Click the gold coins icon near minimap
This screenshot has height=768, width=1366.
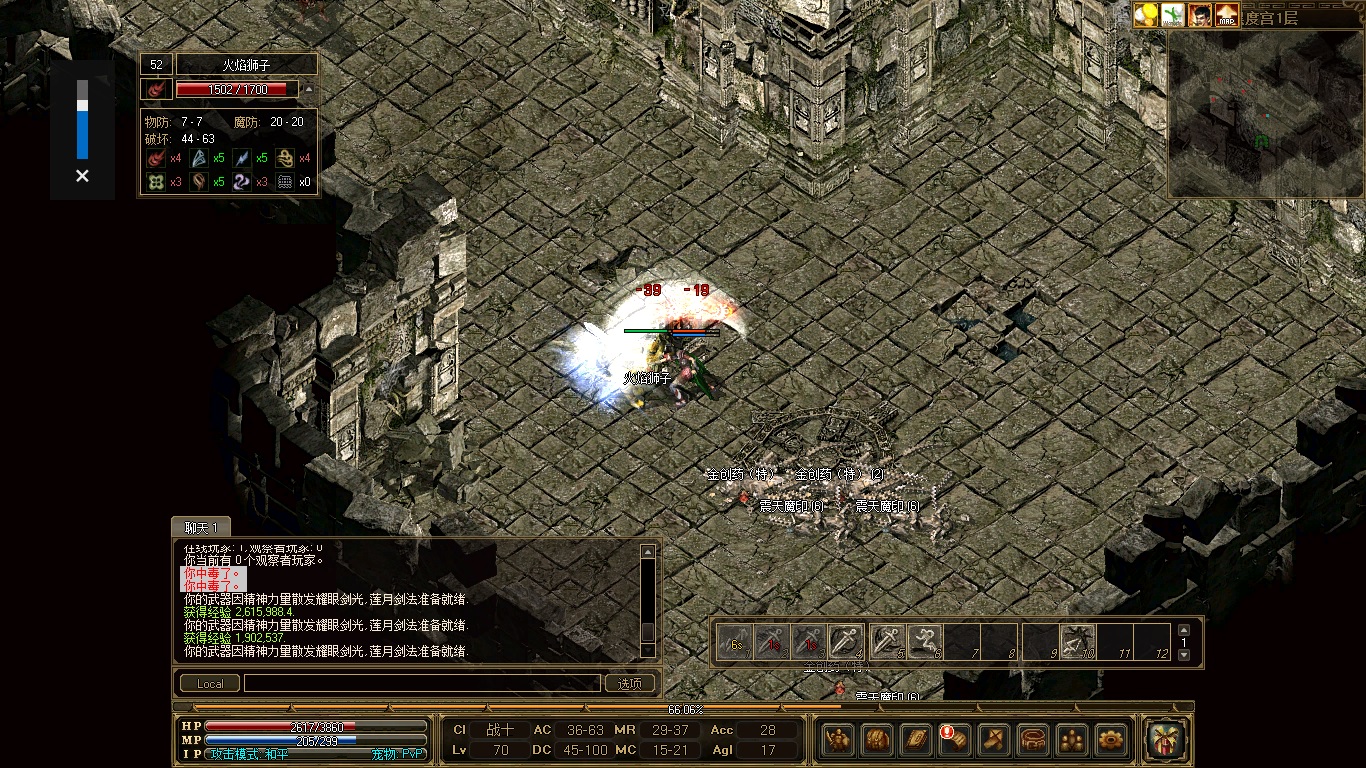tap(1146, 15)
